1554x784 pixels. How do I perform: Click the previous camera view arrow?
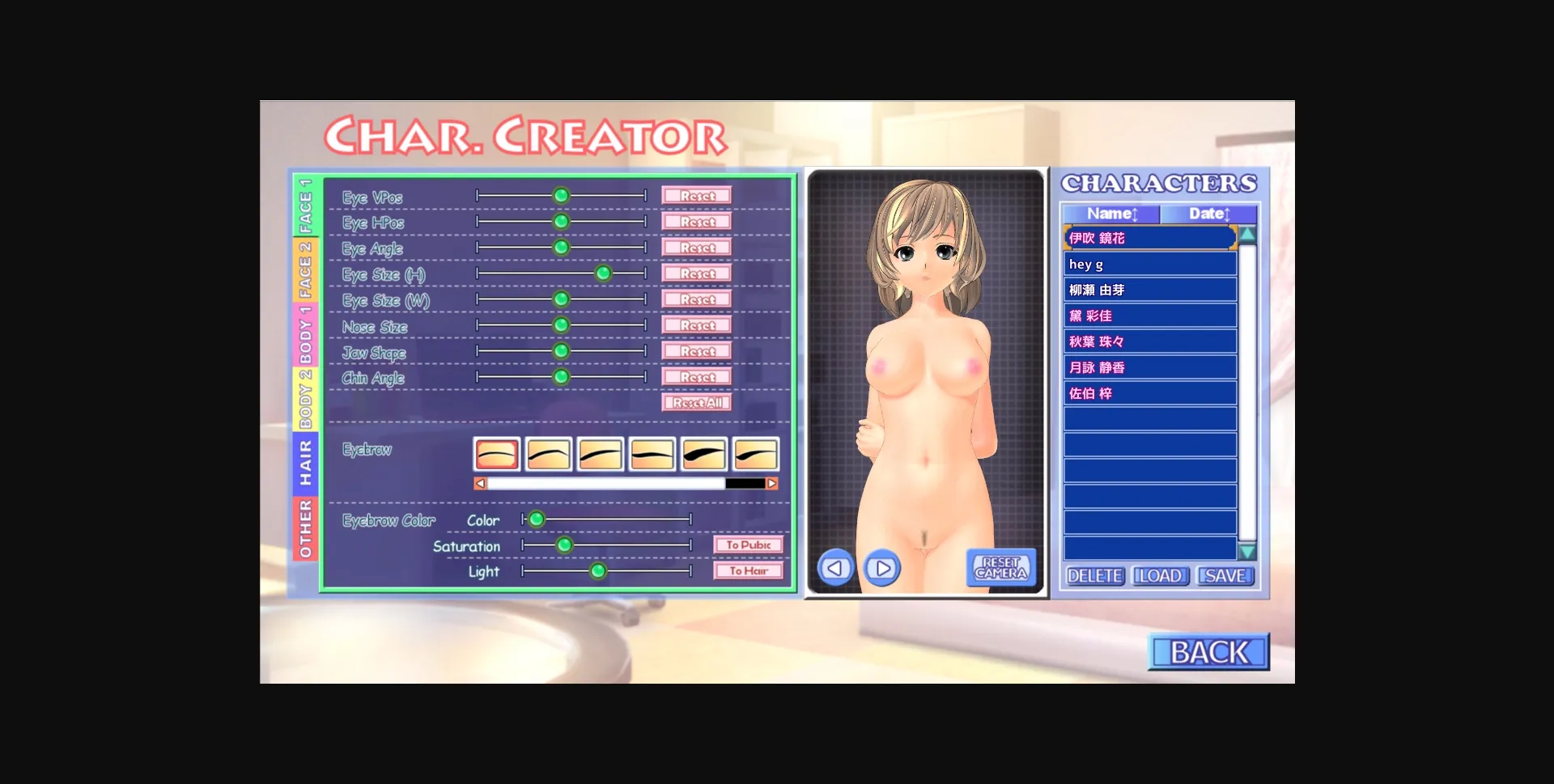[x=835, y=568]
